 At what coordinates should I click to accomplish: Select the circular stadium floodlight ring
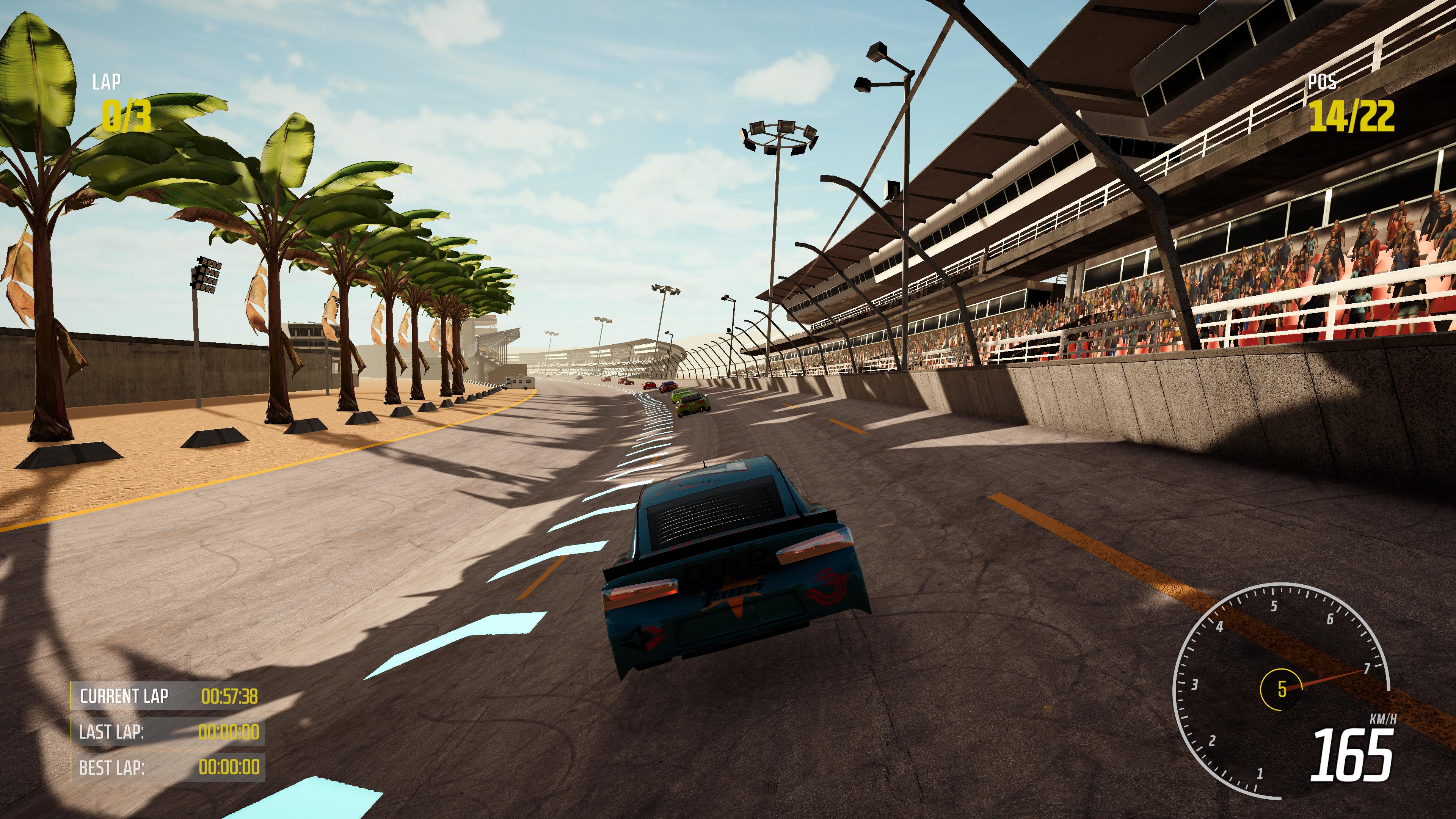point(779,136)
